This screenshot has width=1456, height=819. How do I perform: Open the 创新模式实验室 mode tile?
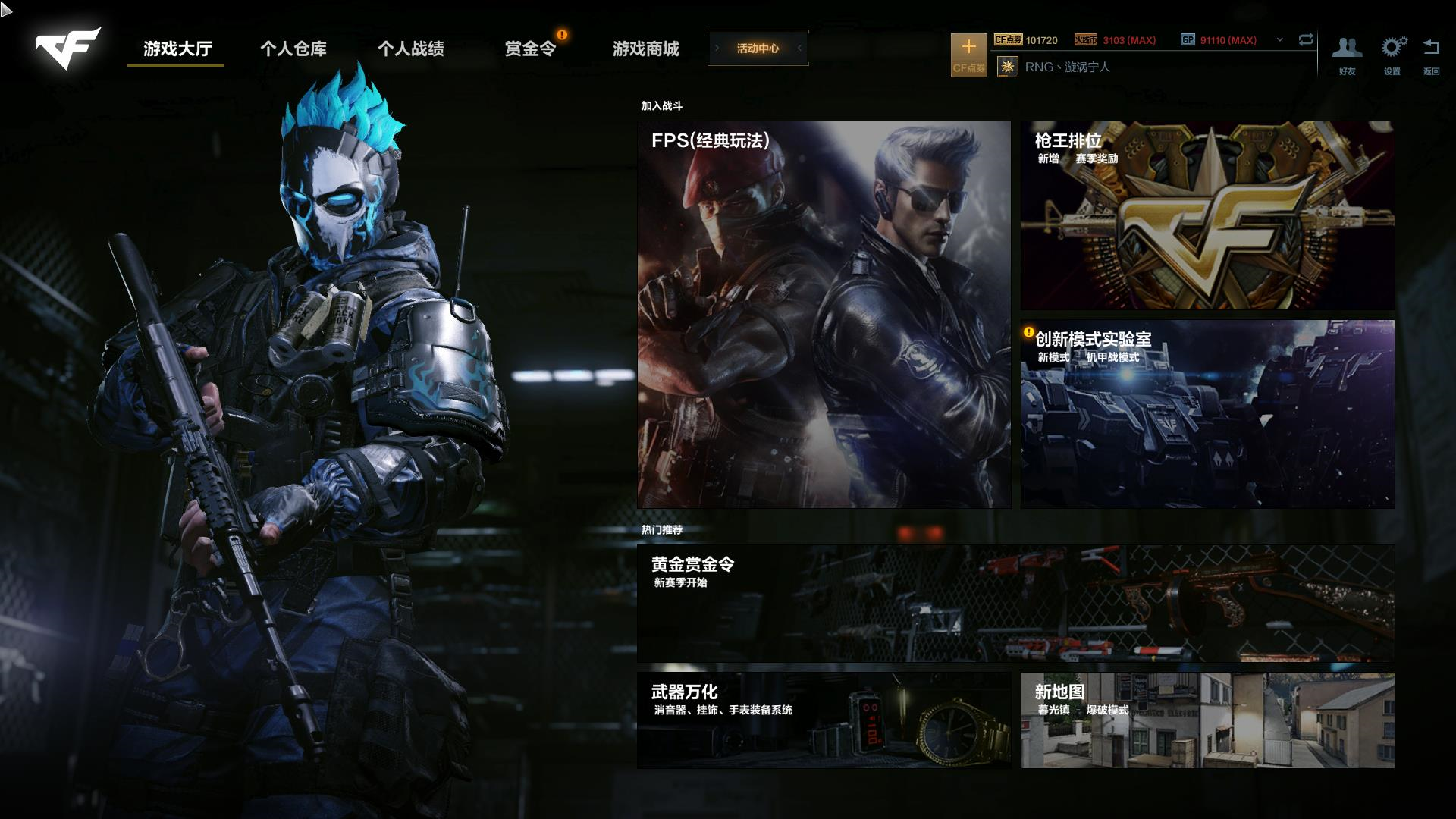[1207, 414]
